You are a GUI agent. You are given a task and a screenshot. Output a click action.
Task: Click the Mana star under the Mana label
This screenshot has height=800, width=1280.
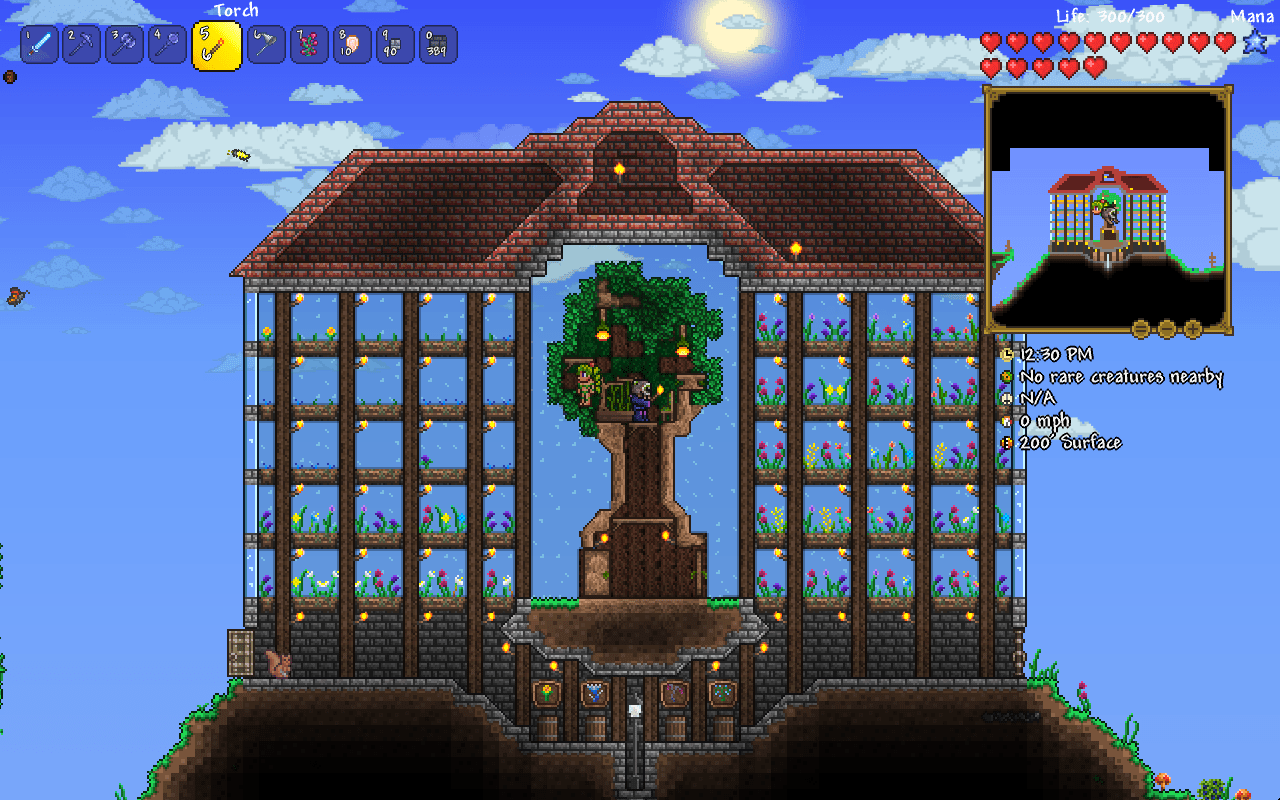tap(1257, 42)
